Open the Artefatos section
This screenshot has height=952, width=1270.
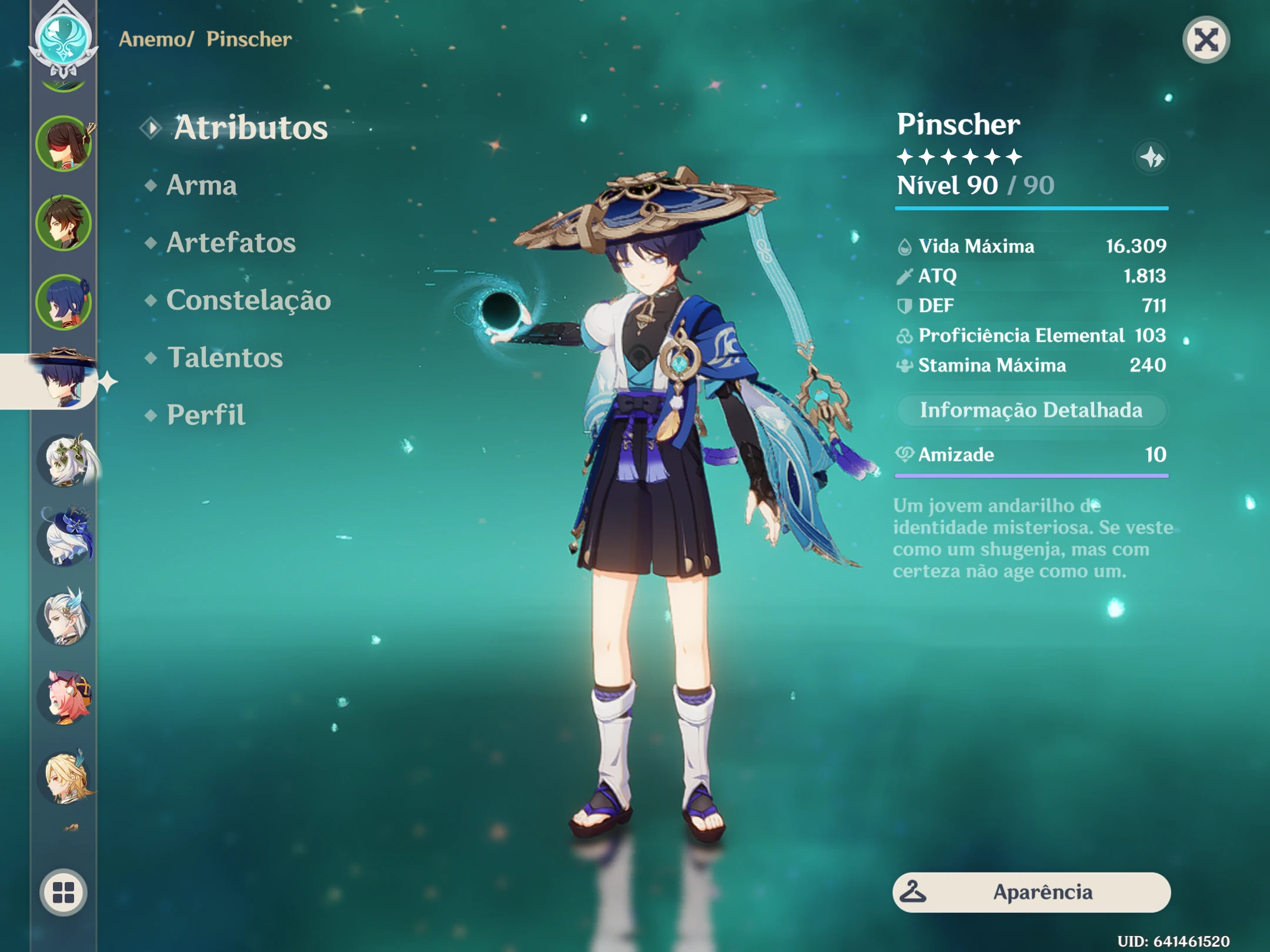click(x=230, y=243)
